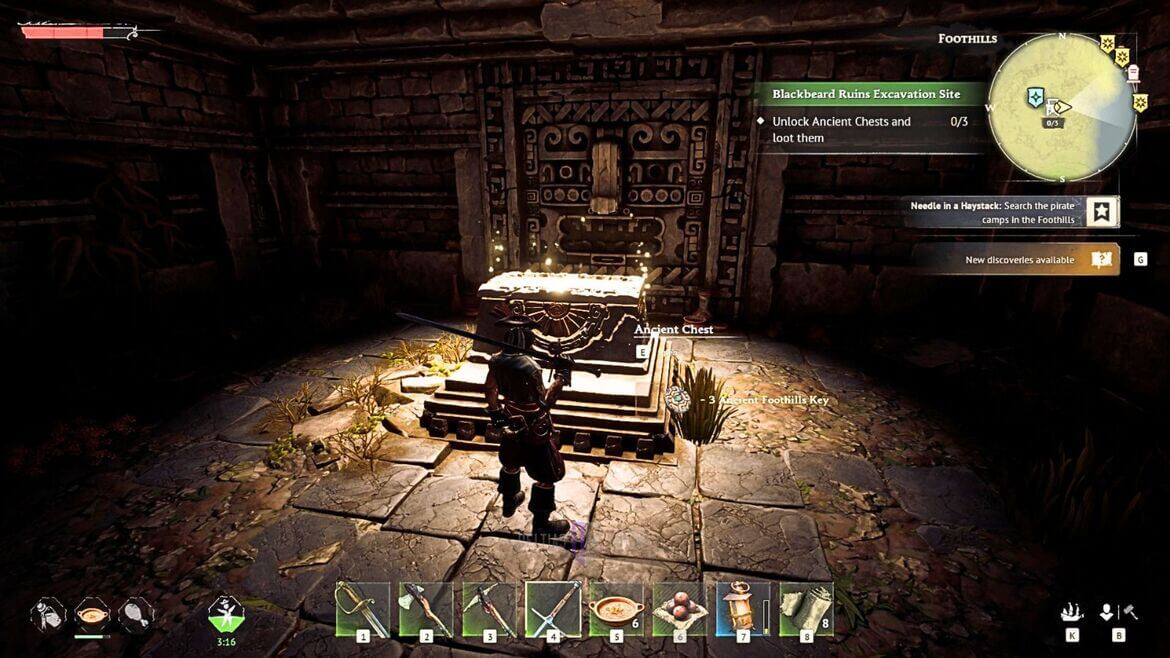Inspect the stew food buff icon
Screen dimensions: 1170x658
pos(92,612)
